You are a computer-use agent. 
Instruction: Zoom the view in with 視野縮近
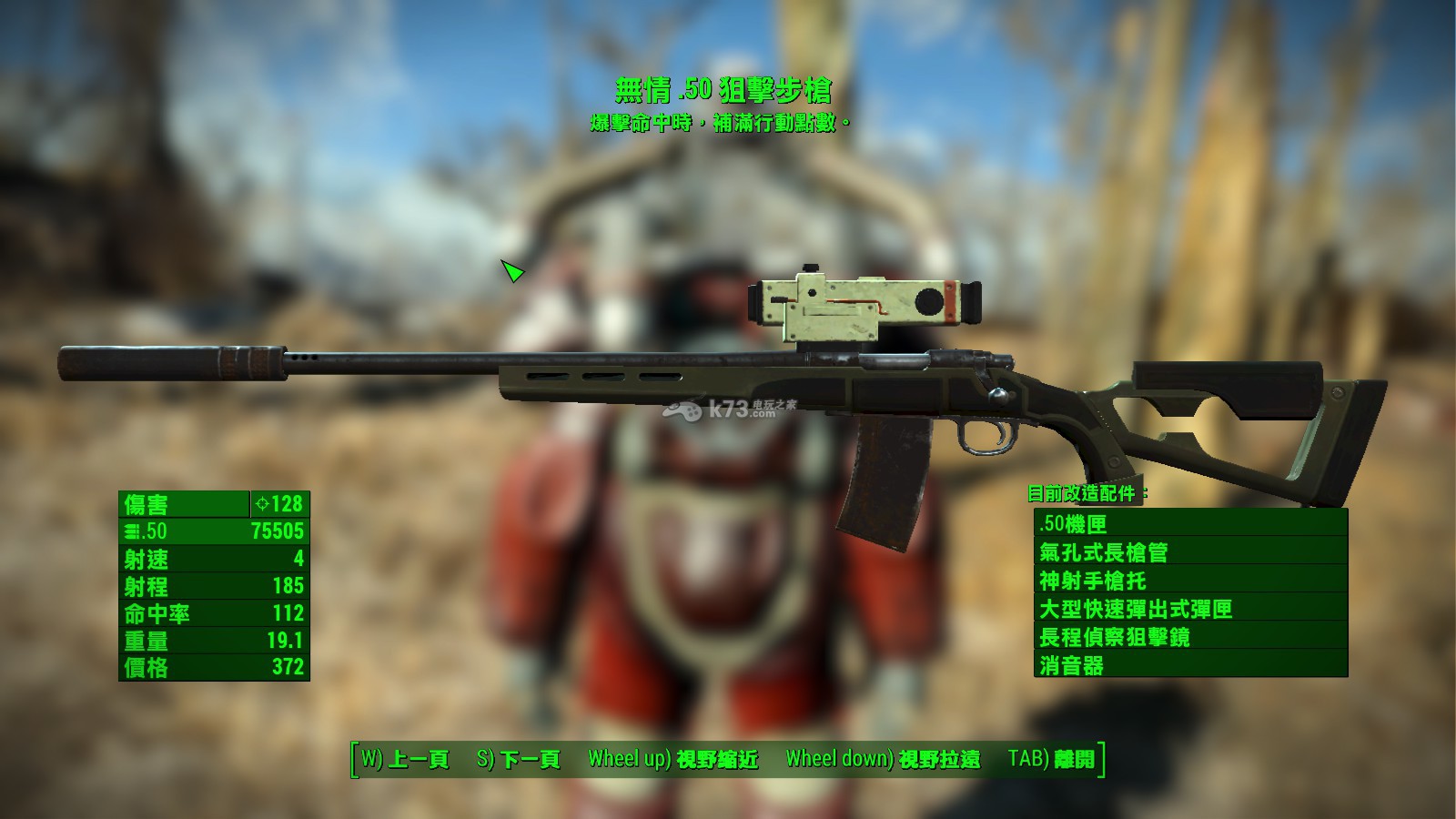(672, 759)
